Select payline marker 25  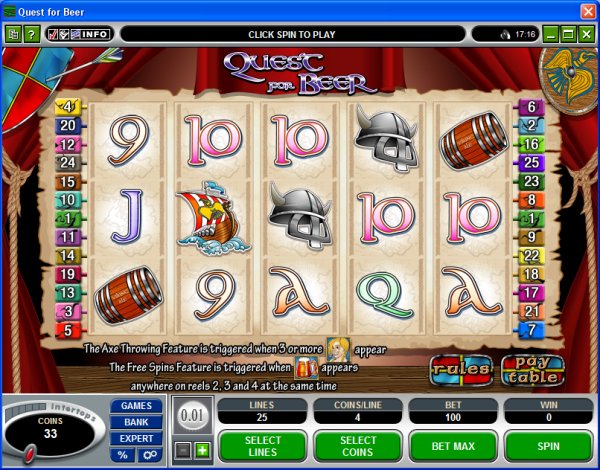coord(531,161)
